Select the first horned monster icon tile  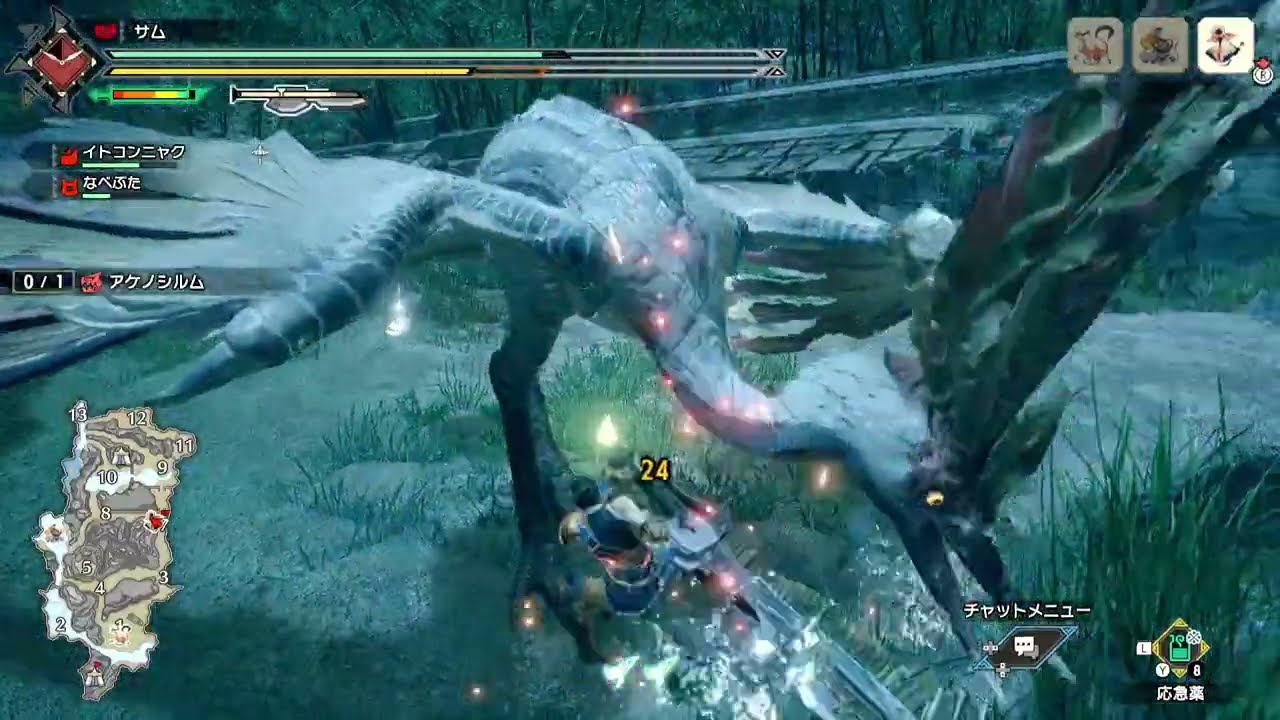tap(1095, 45)
